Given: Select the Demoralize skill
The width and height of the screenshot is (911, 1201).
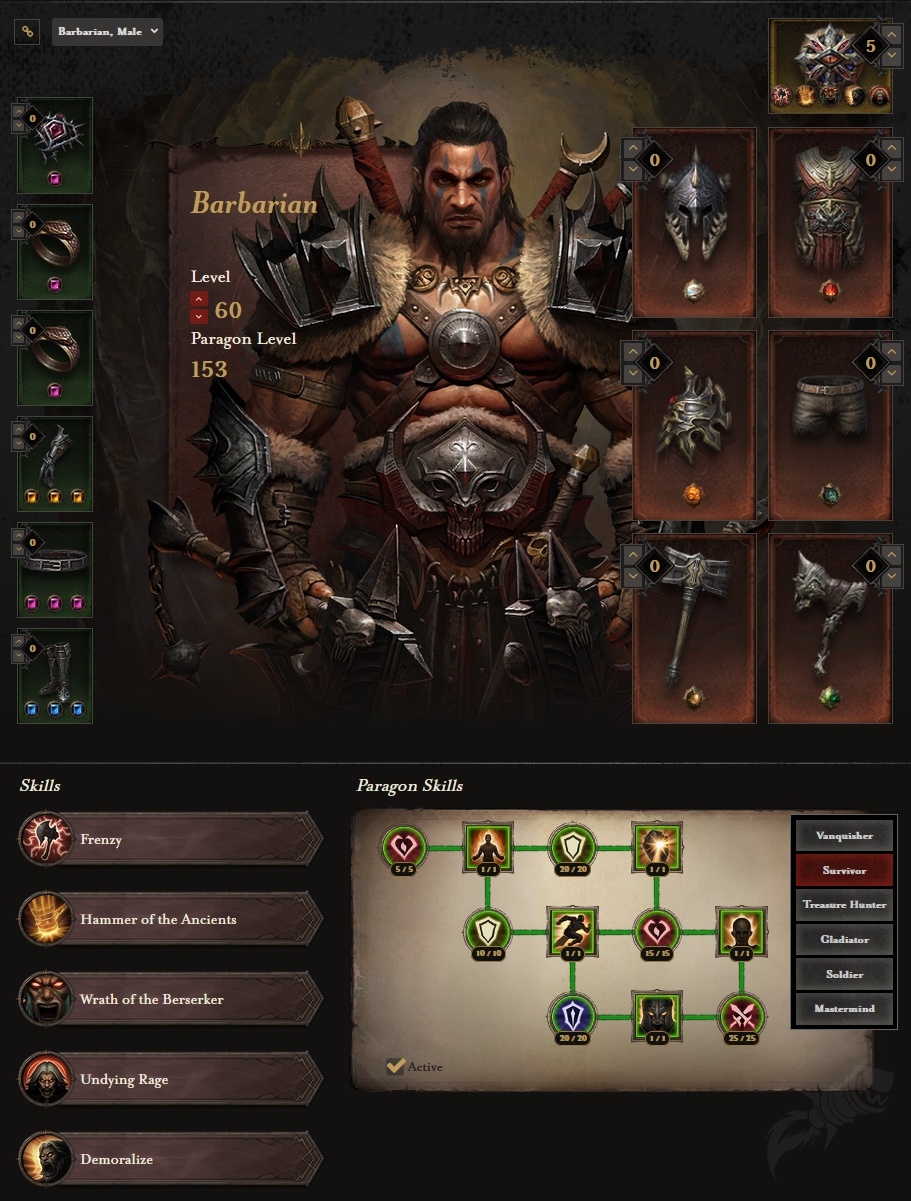Looking at the screenshot, I should (170, 1160).
